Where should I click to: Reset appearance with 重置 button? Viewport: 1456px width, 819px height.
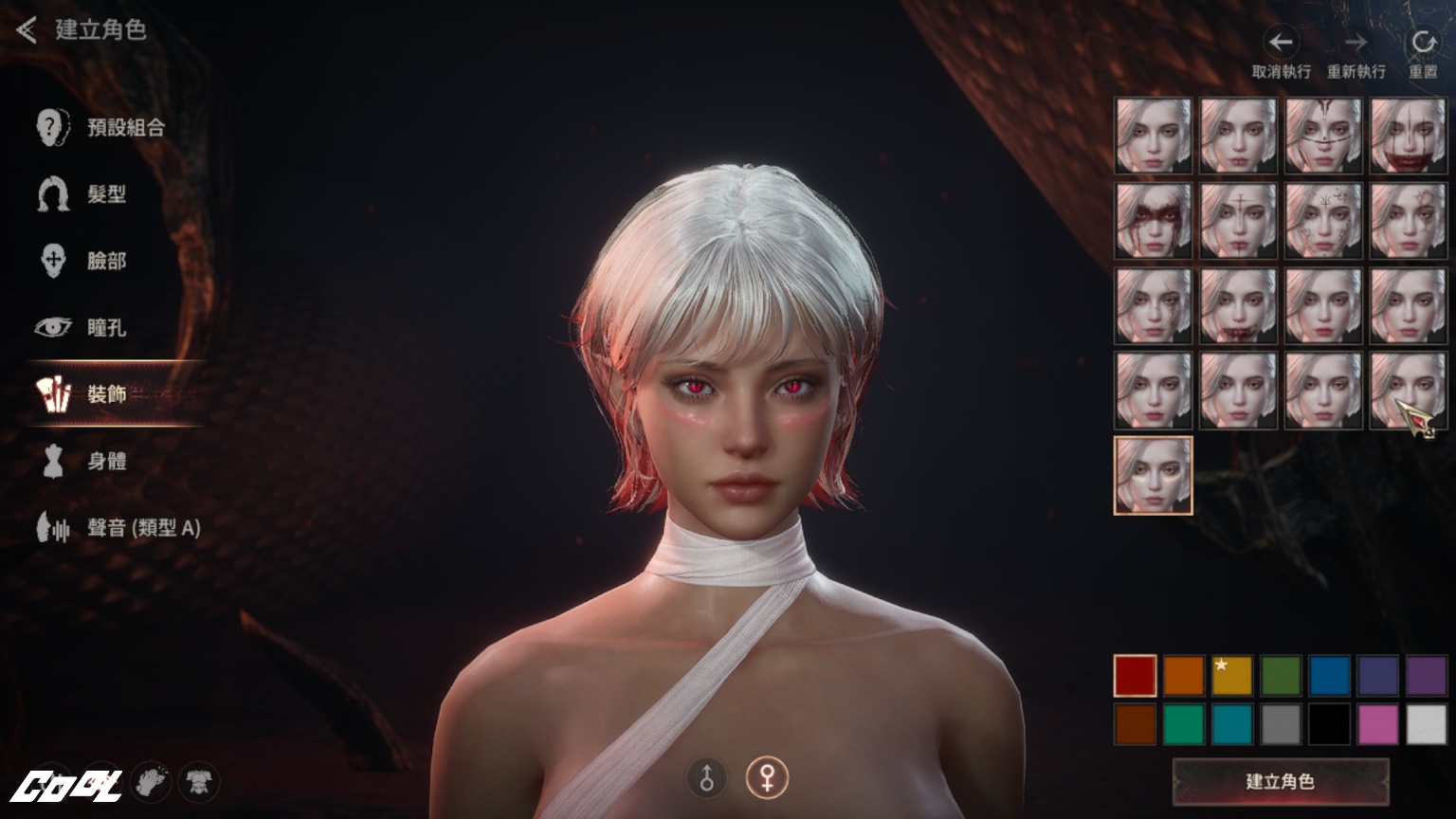tap(1422, 43)
